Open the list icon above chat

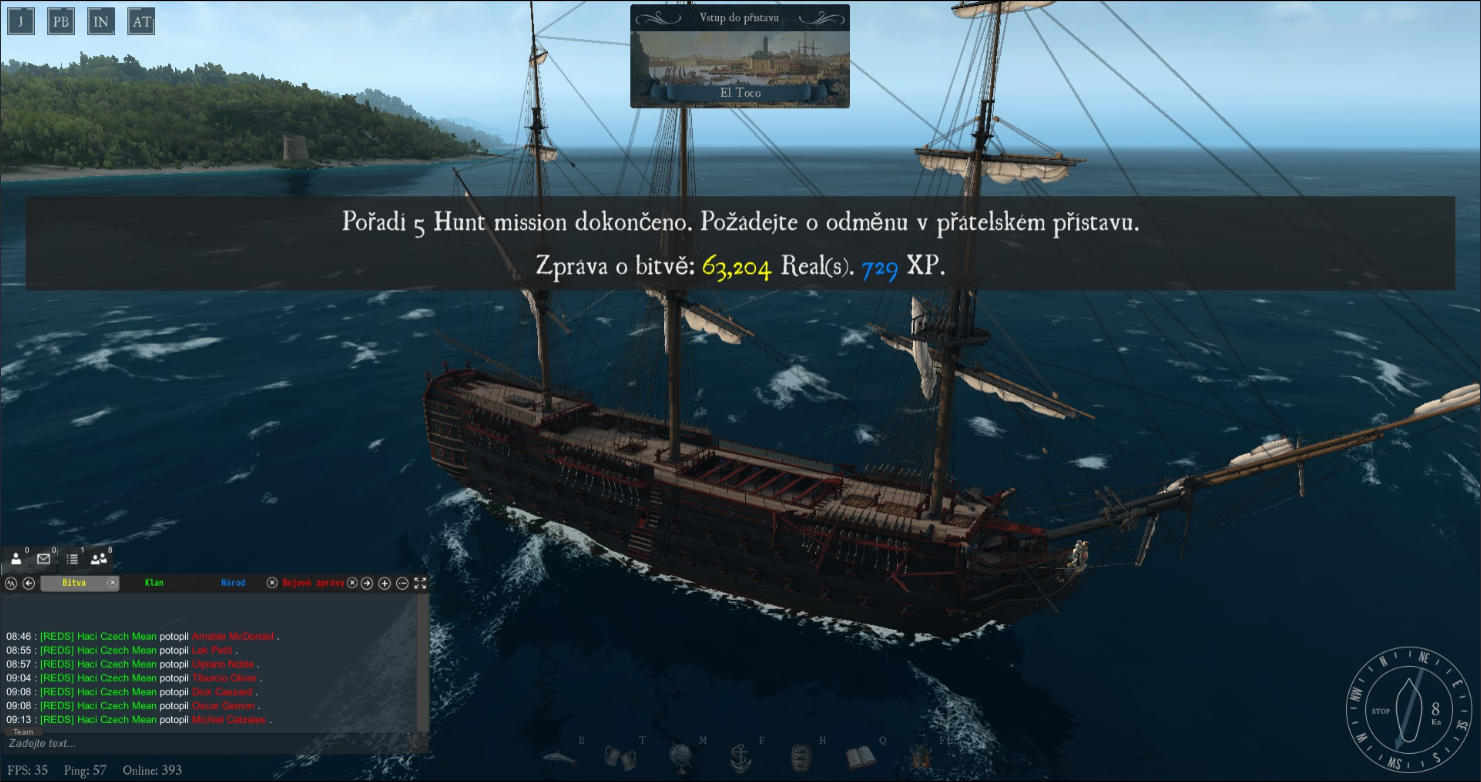click(72, 559)
